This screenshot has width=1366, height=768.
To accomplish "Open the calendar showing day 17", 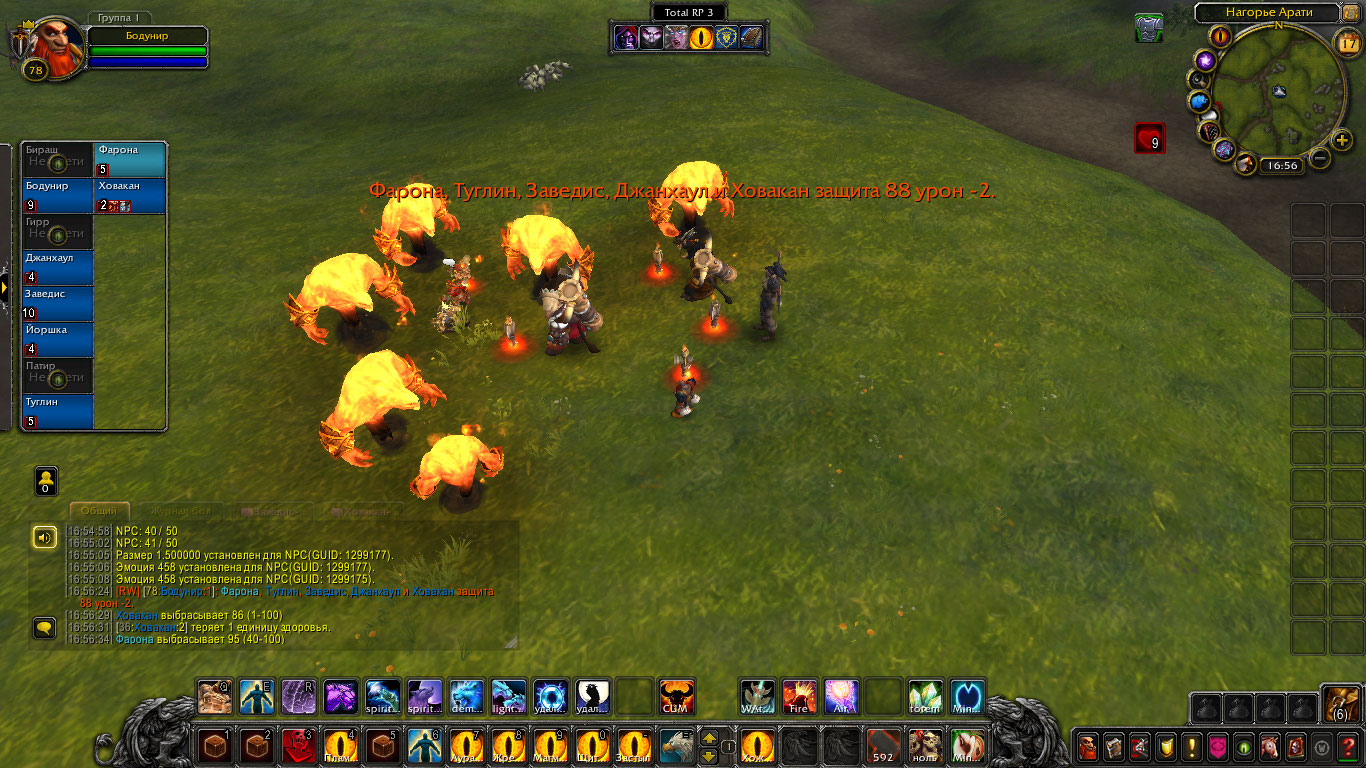I will [x=1348, y=42].
